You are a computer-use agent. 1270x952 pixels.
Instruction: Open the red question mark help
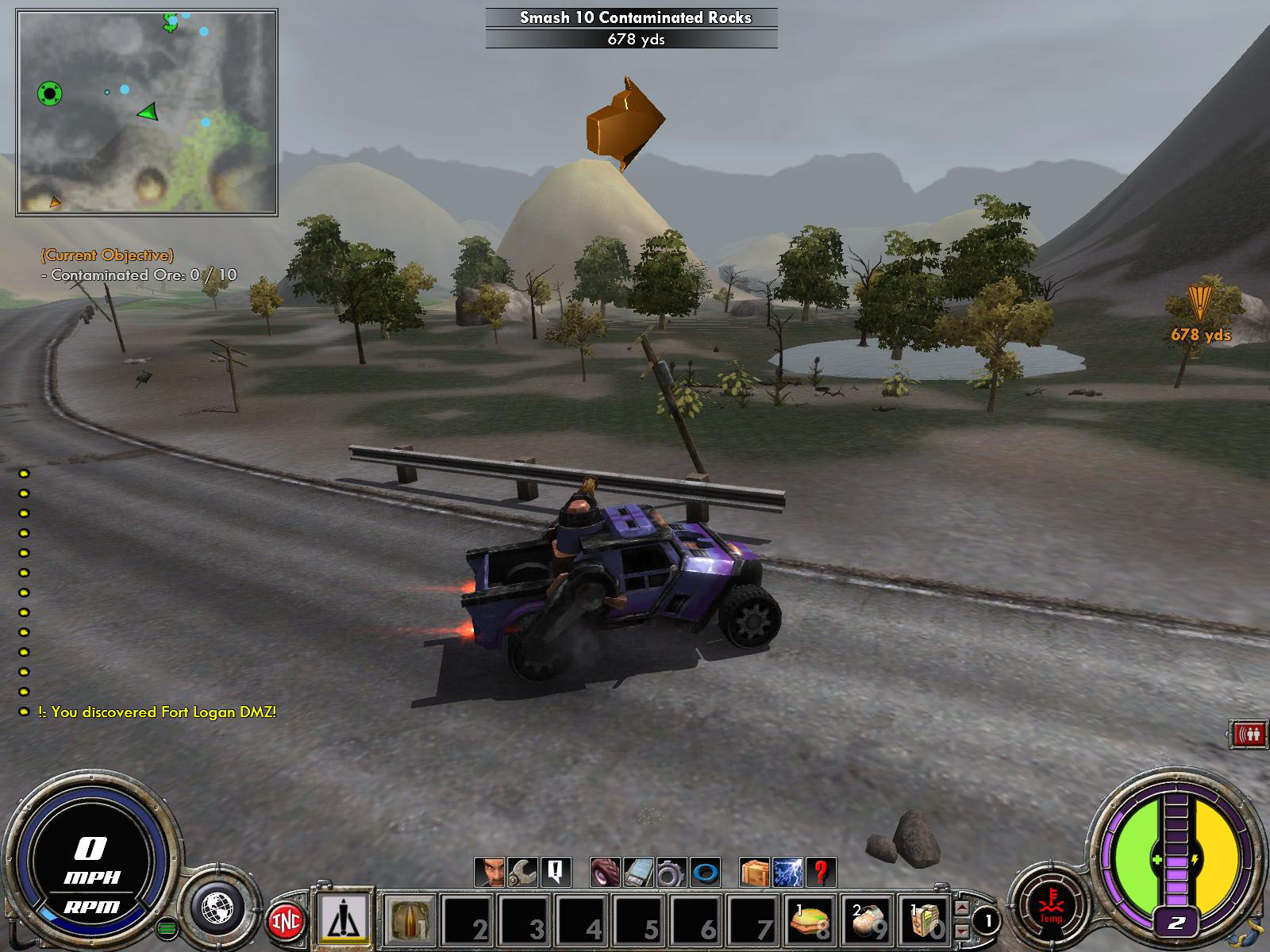pyautogui.click(x=821, y=873)
